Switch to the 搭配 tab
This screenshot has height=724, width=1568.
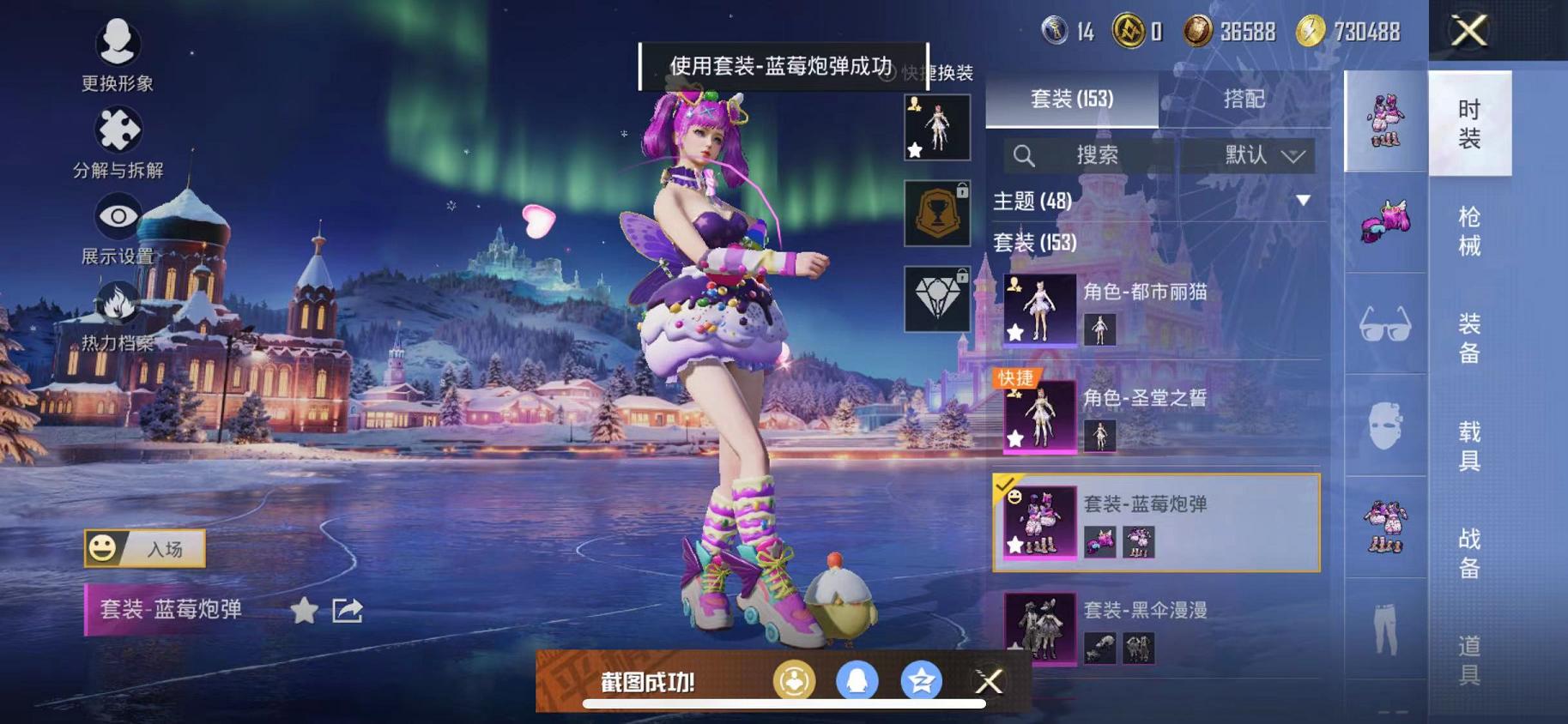coord(1243,99)
